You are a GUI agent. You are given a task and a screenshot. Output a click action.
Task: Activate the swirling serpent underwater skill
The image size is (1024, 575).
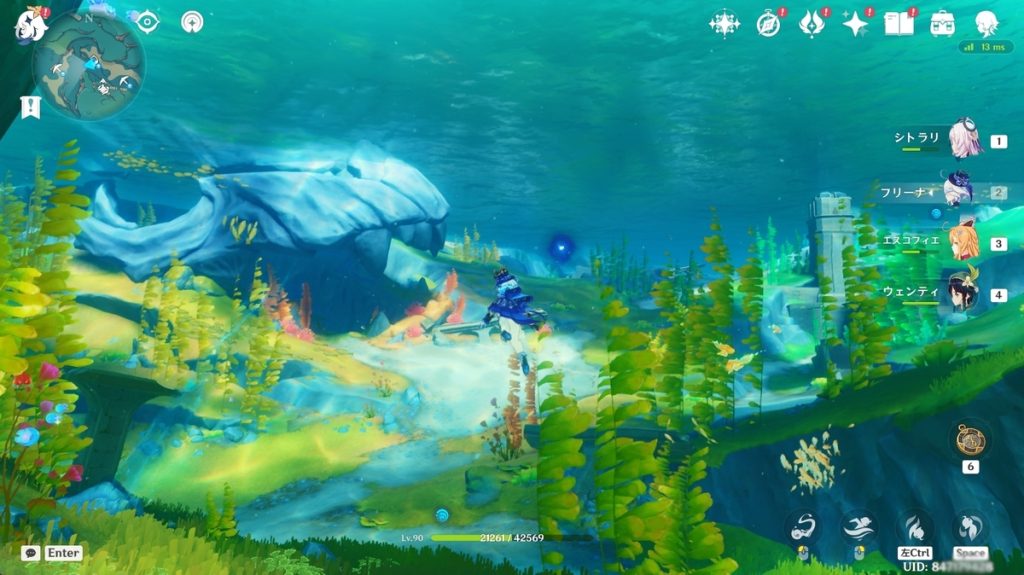pos(803,526)
